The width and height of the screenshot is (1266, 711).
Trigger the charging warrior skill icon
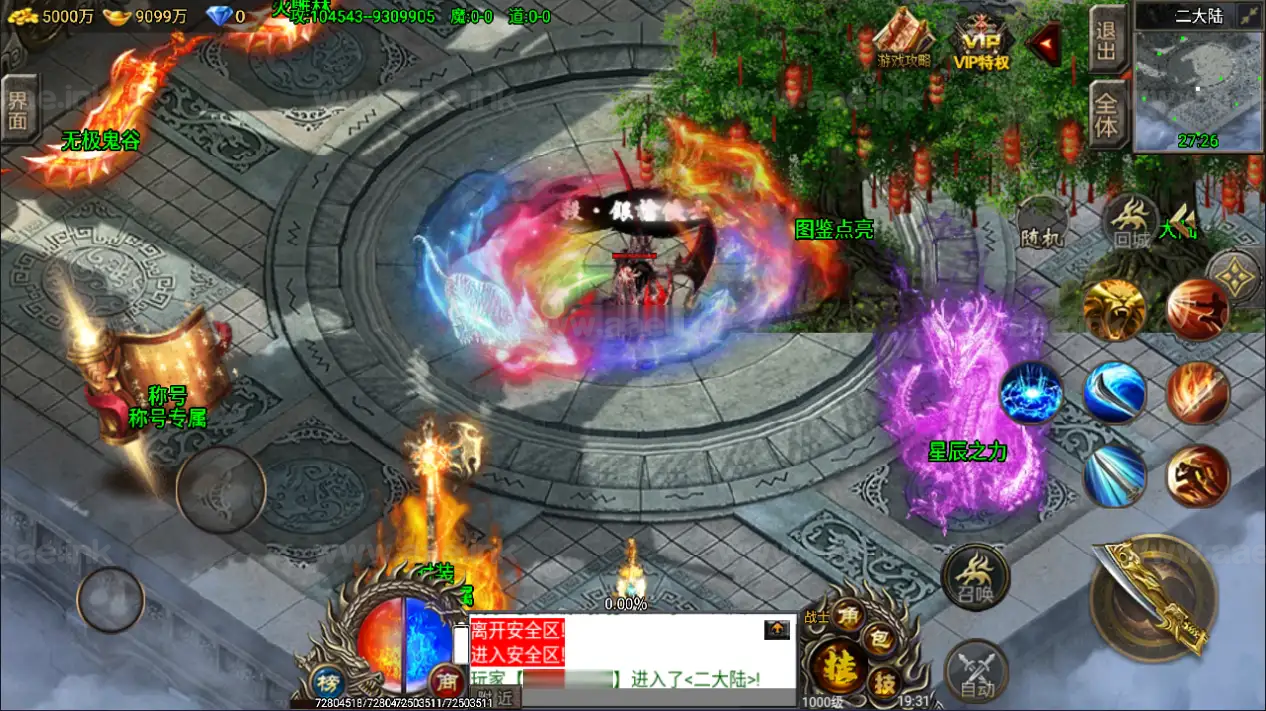[1197, 475]
